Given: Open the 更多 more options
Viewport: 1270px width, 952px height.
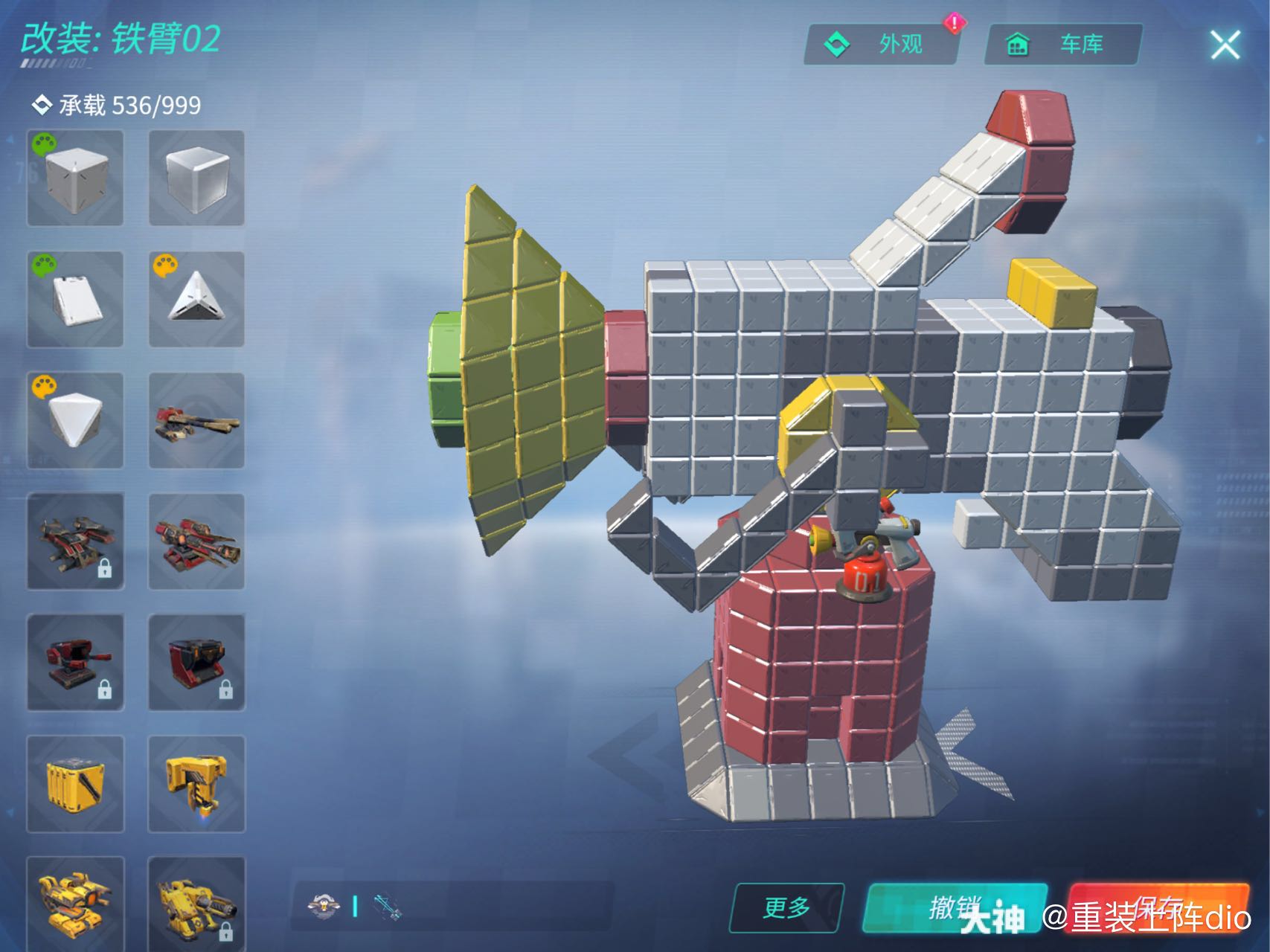Looking at the screenshot, I should coord(786,907).
